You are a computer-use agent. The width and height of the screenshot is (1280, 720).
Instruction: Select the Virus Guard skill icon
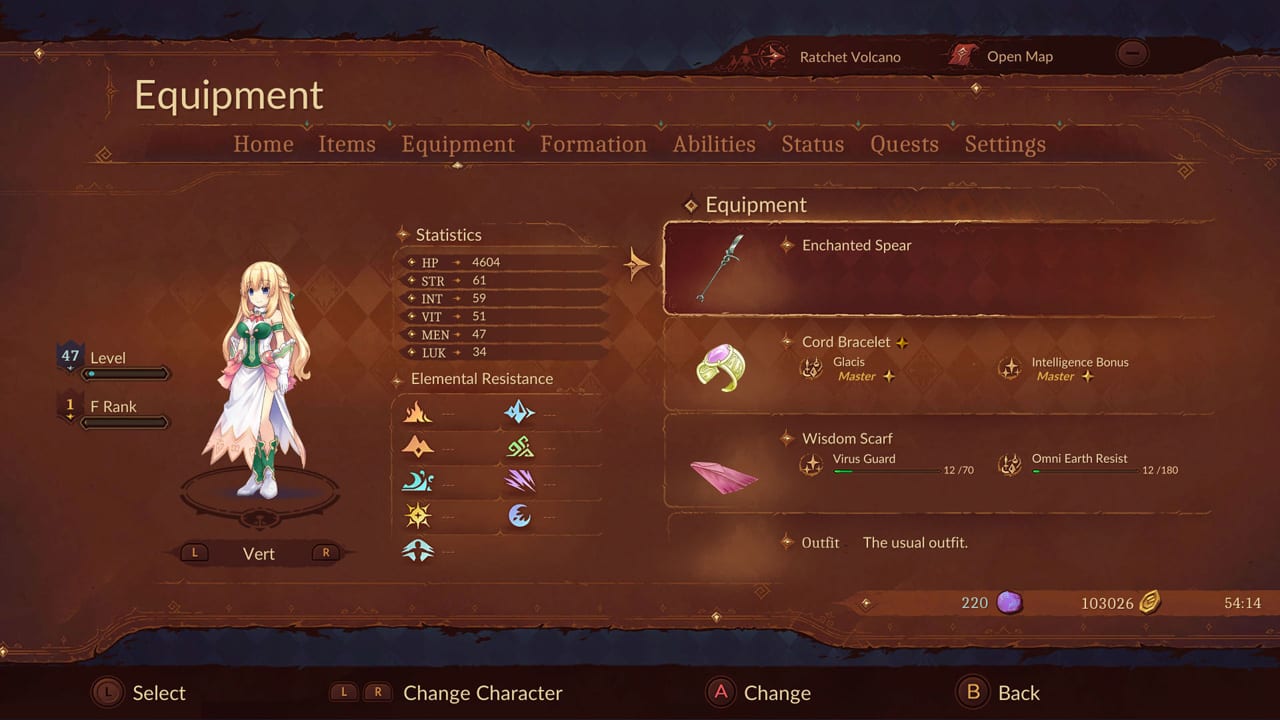click(812, 464)
